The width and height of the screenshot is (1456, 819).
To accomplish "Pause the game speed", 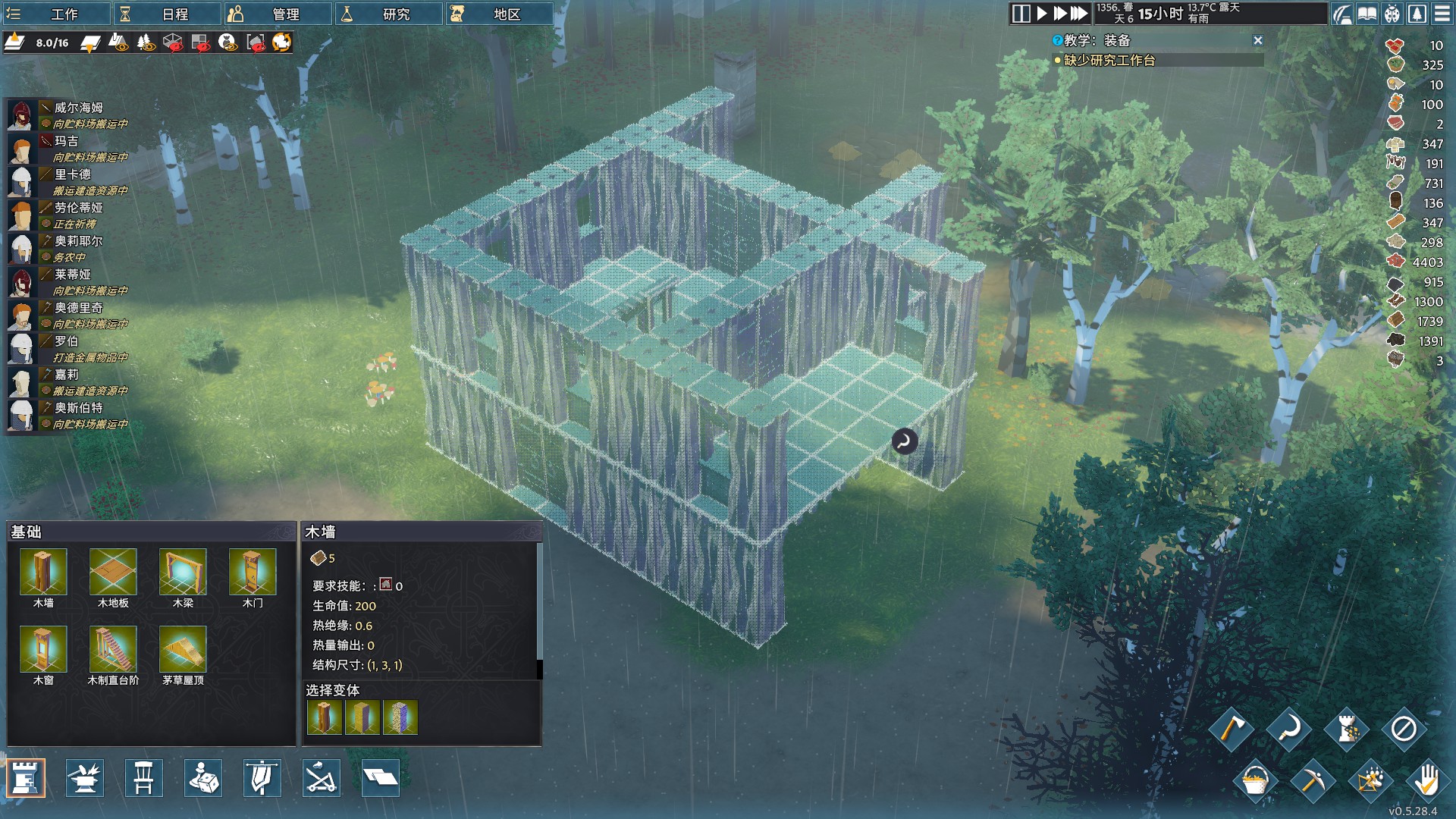I will (1021, 14).
